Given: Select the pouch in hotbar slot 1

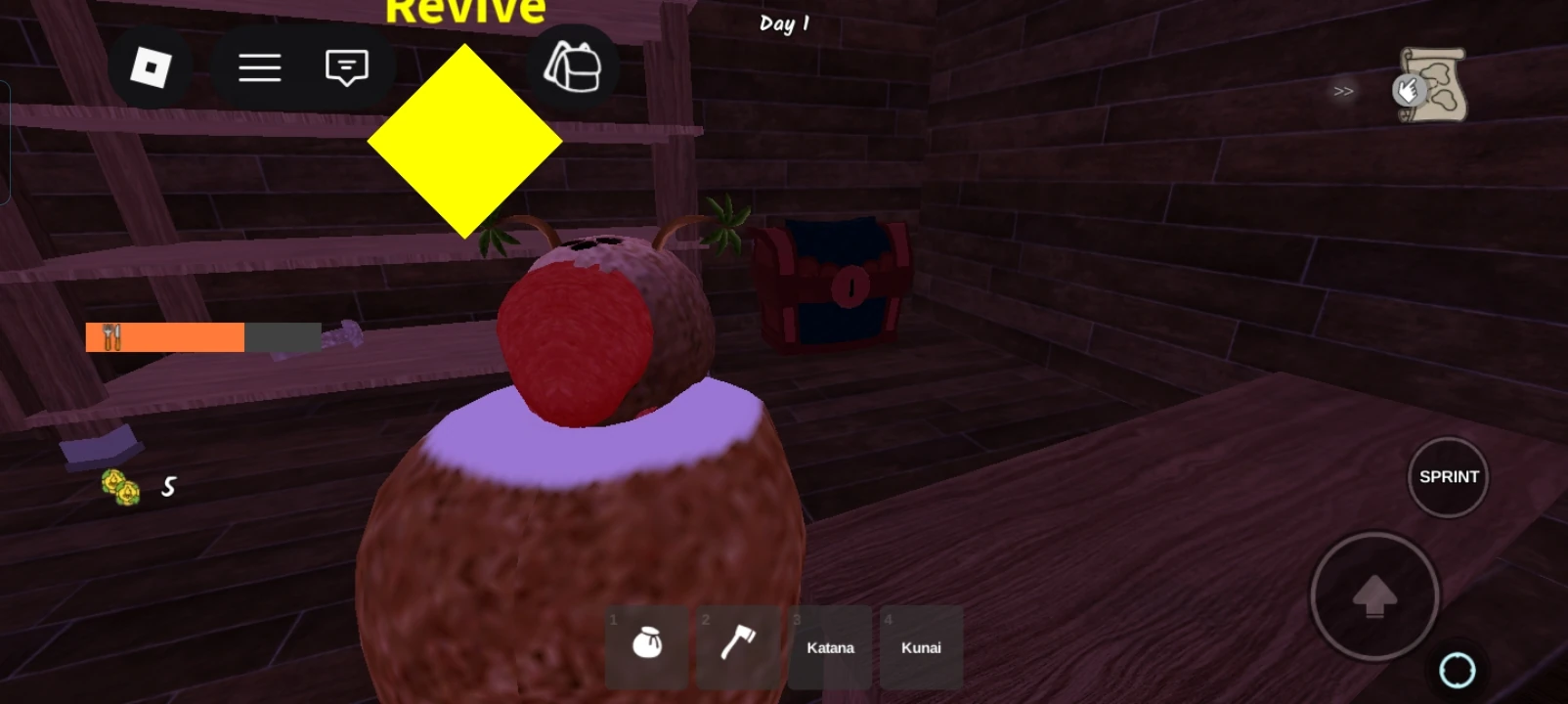Looking at the screenshot, I should click(x=646, y=646).
